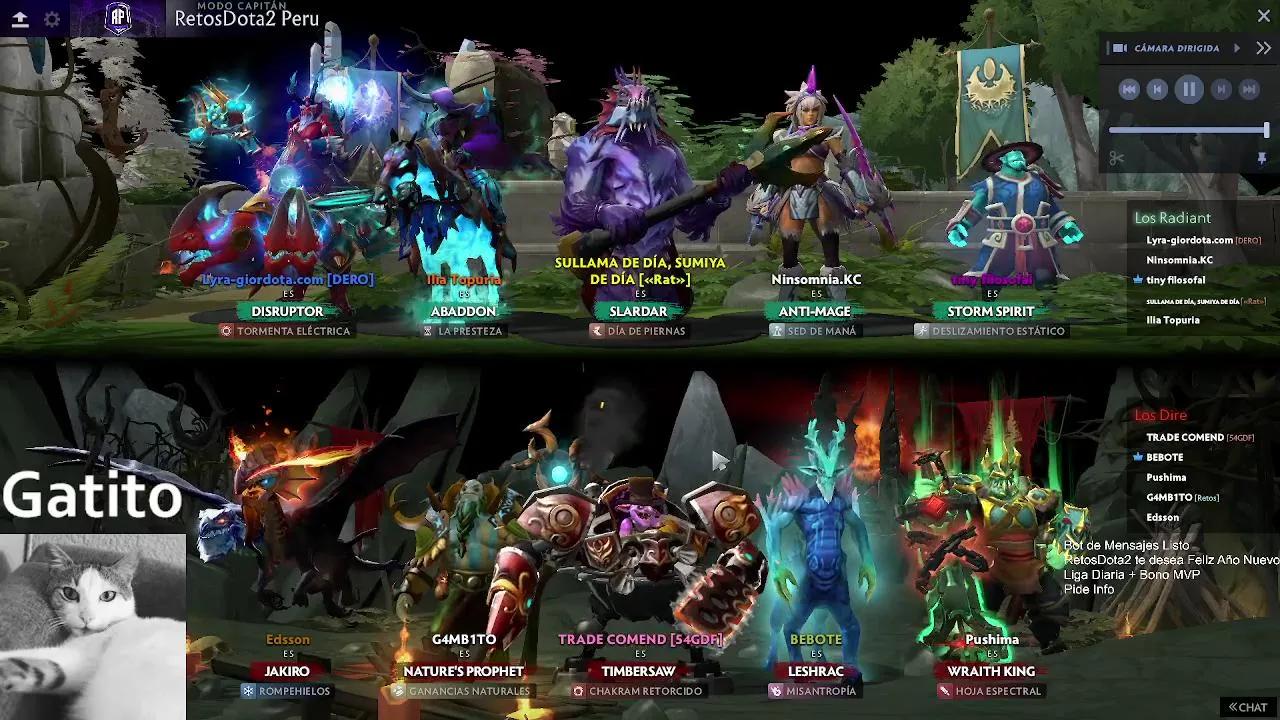Click the replay timeline slider
The height and width of the screenshot is (720, 1280).
pyautogui.click(x=1188, y=130)
